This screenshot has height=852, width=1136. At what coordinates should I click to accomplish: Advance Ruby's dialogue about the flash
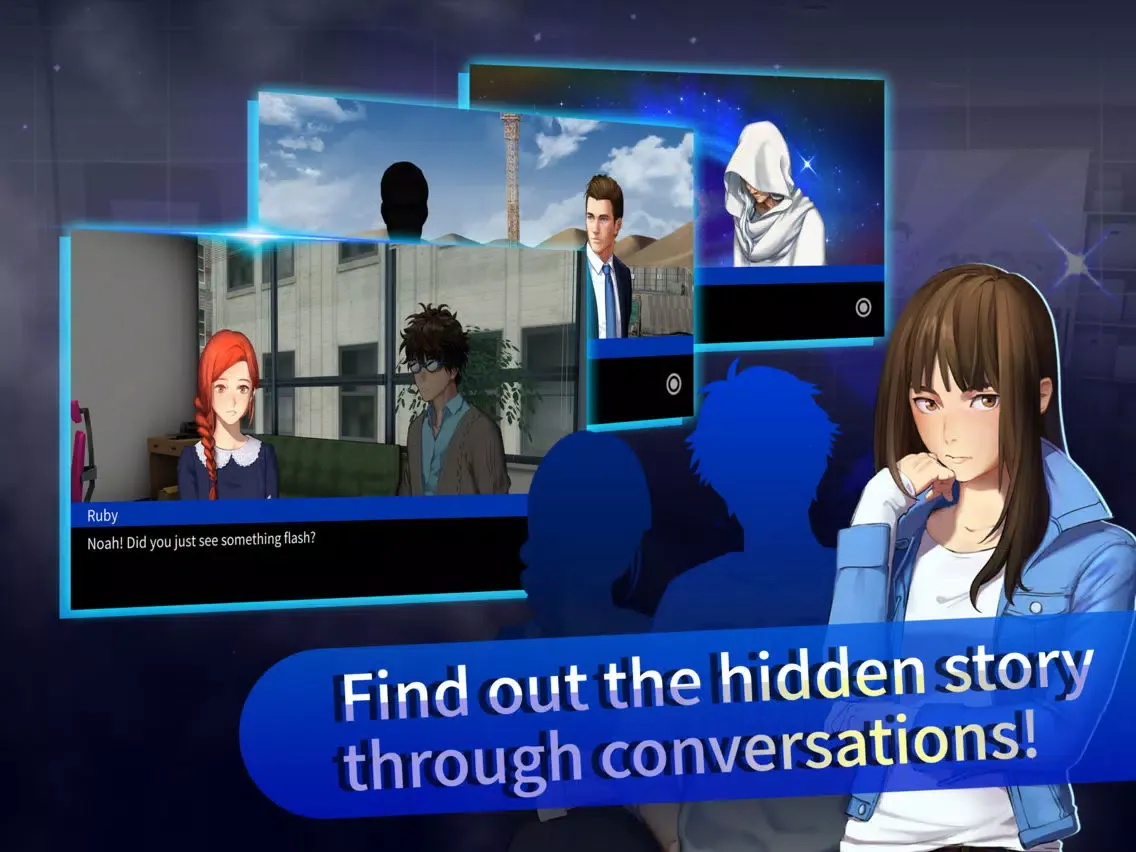300,560
